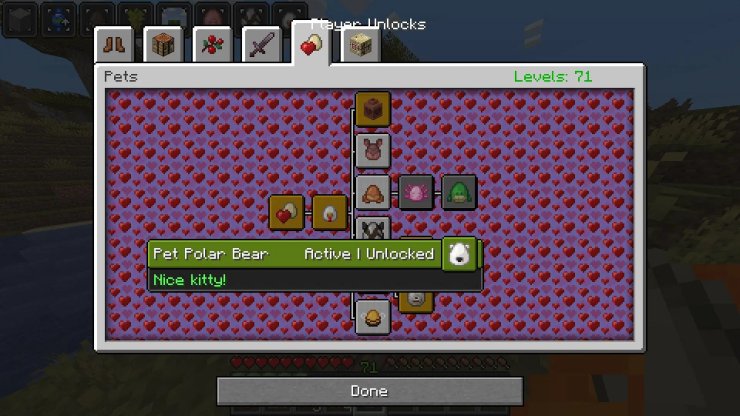Image resolution: width=740 pixels, height=416 pixels.
Task: Close the unlocks screen with Done
Action: pos(369,391)
